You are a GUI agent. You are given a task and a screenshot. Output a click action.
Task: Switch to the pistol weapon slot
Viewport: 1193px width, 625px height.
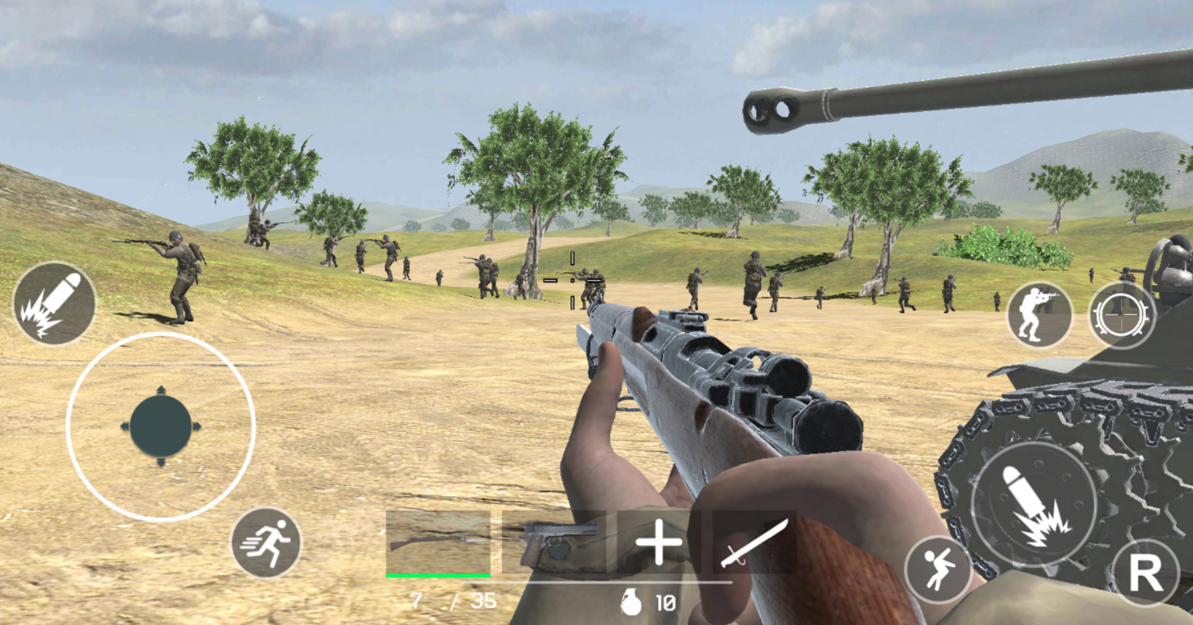point(553,544)
